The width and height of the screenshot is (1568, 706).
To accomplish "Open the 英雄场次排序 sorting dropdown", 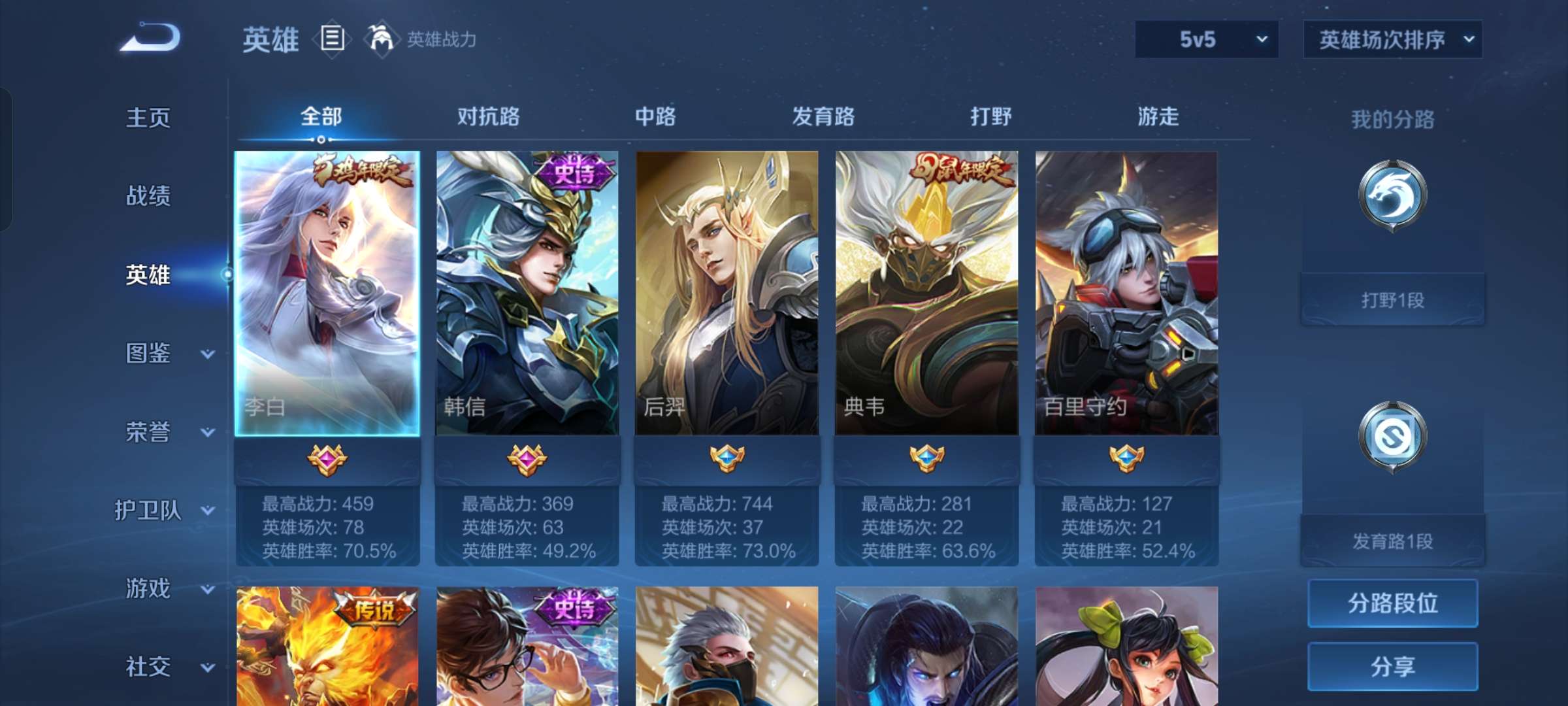I will pyautogui.click(x=1392, y=39).
